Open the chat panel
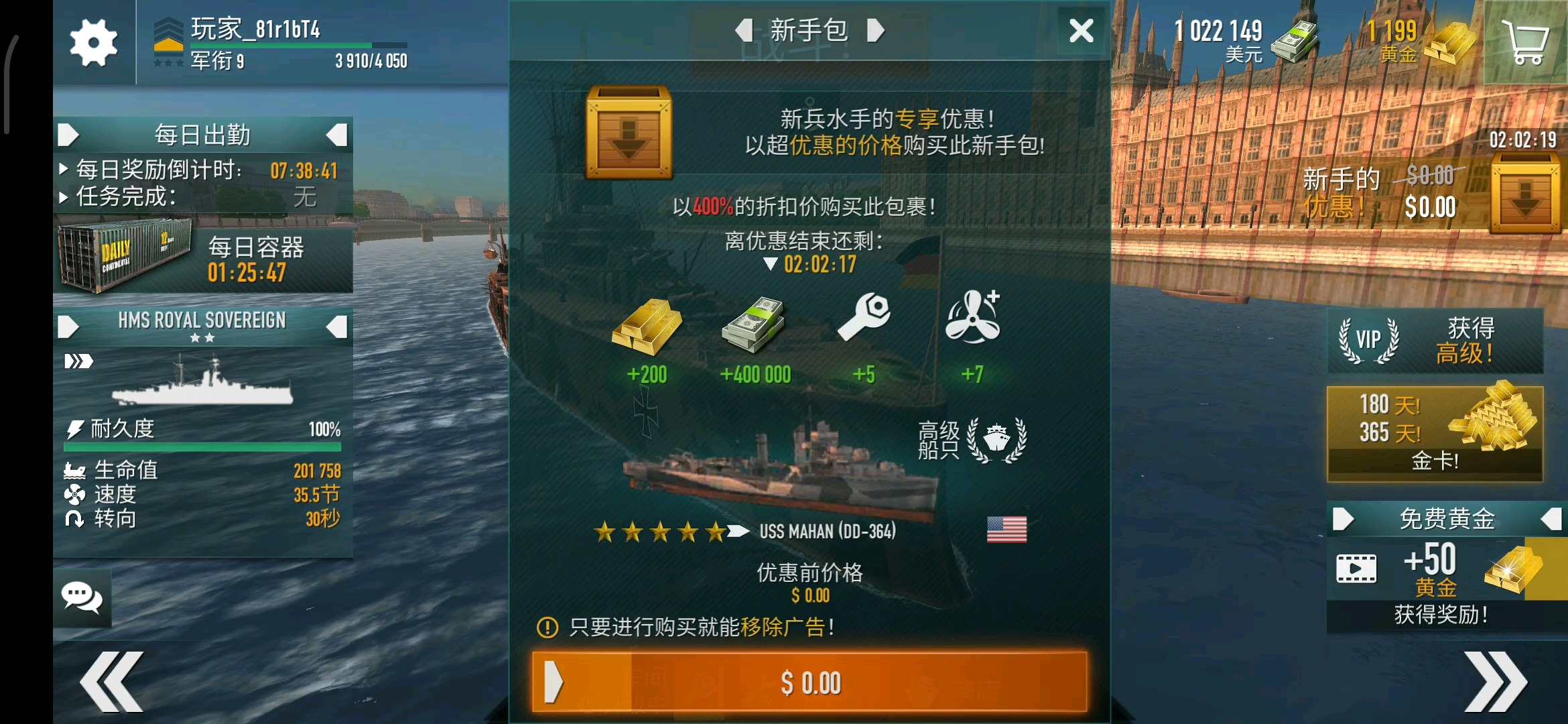The image size is (1568, 724). click(x=82, y=597)
